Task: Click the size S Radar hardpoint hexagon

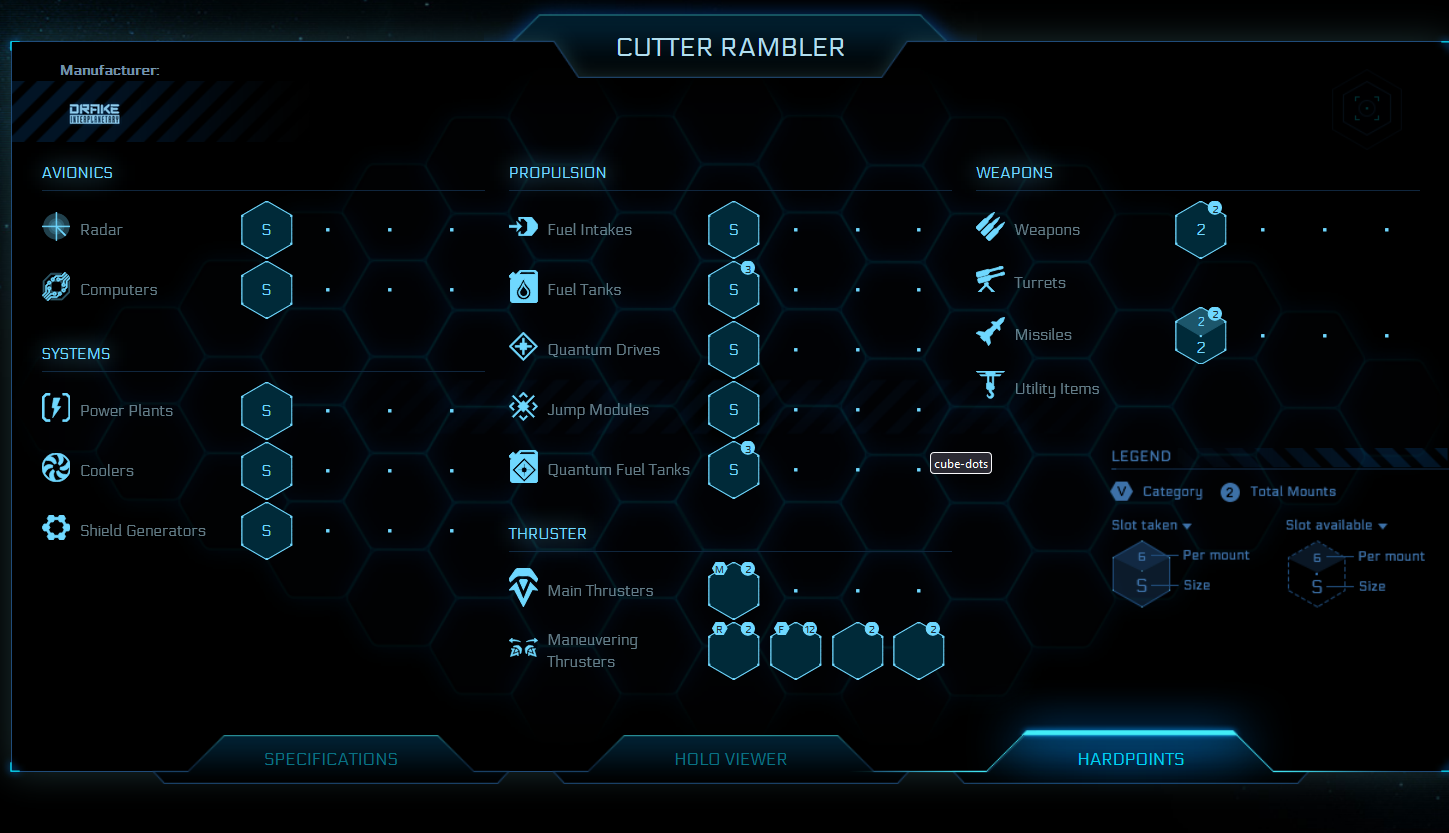Action: [266, 228]
